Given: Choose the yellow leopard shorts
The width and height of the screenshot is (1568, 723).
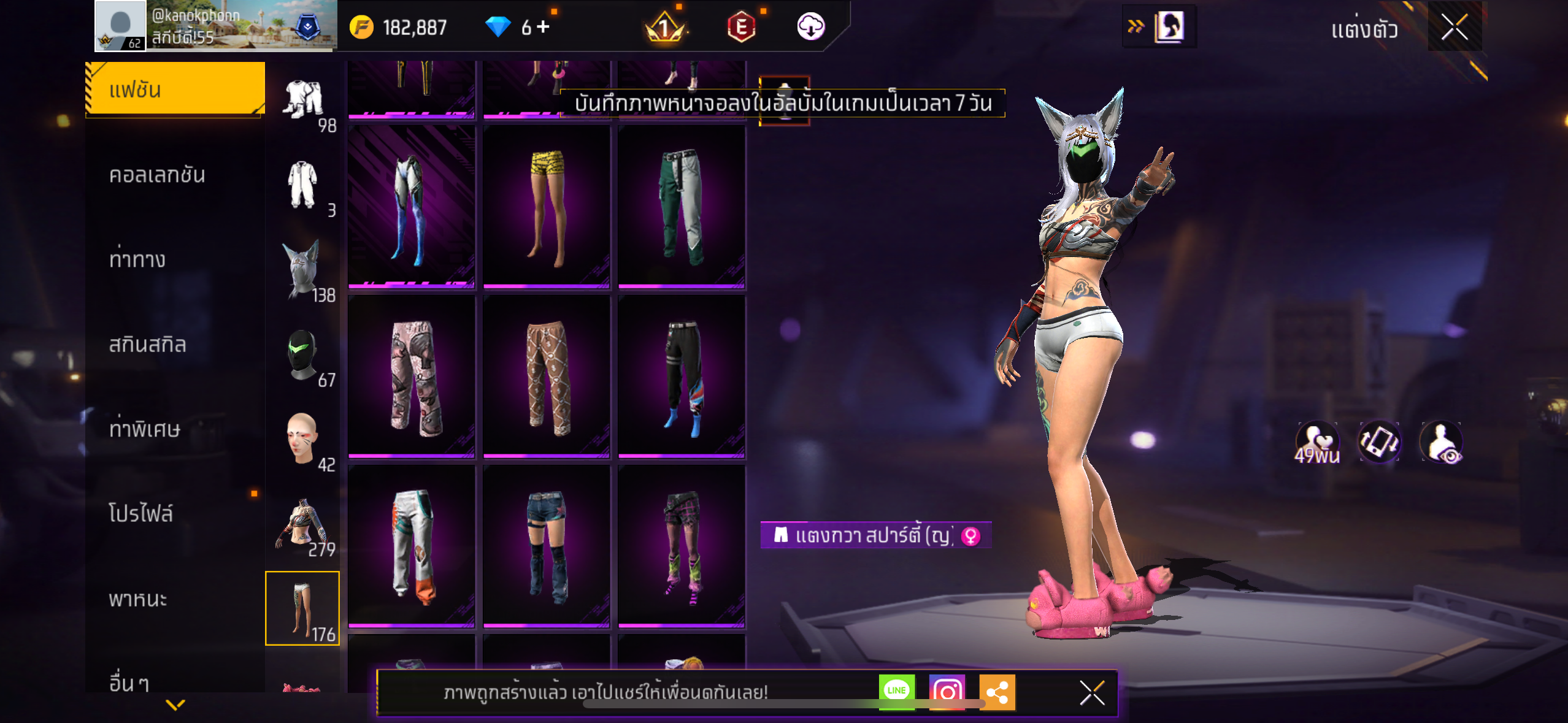Looking at the screenshot, I should 546,207.
